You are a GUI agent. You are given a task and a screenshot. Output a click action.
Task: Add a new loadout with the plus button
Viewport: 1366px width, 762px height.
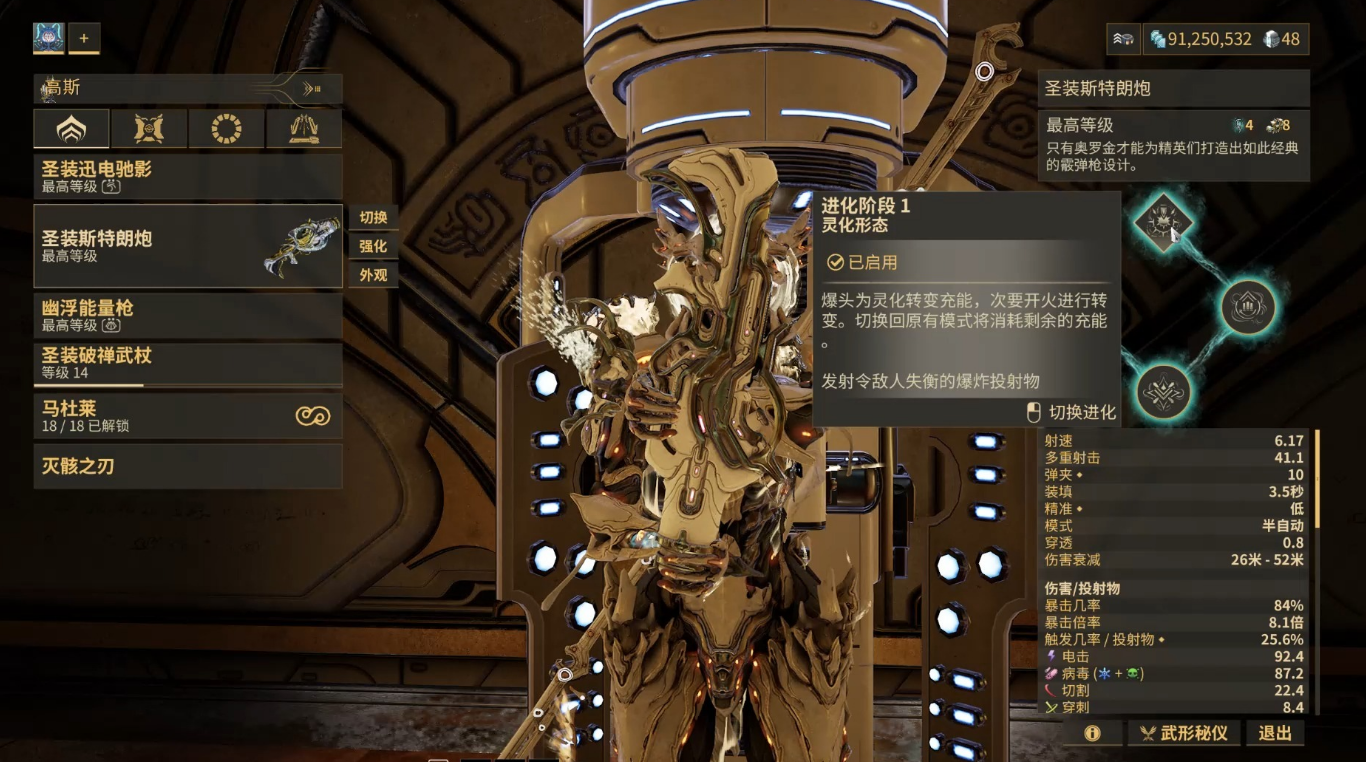tap(84, 39)
